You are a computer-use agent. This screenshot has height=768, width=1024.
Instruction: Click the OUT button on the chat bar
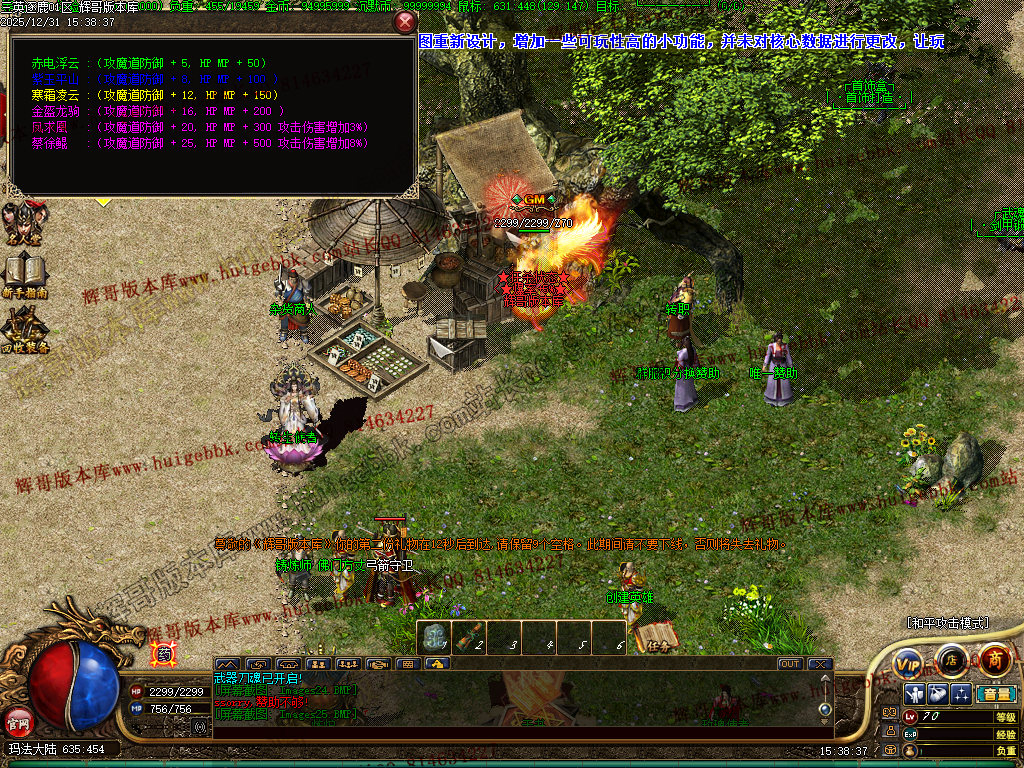tap(790, 663)
